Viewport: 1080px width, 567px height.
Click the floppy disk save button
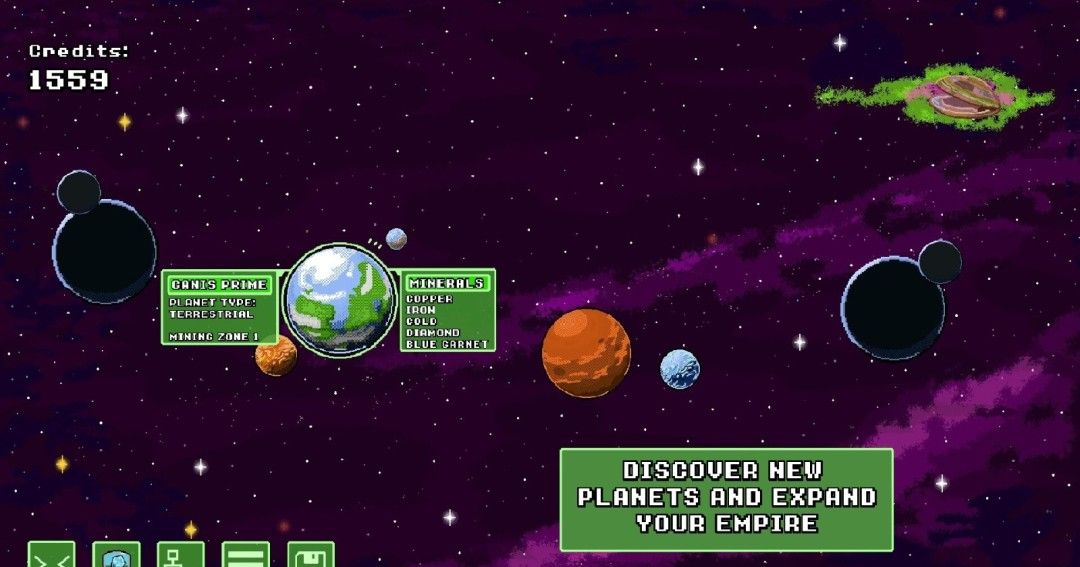click(x=311, y=556)
